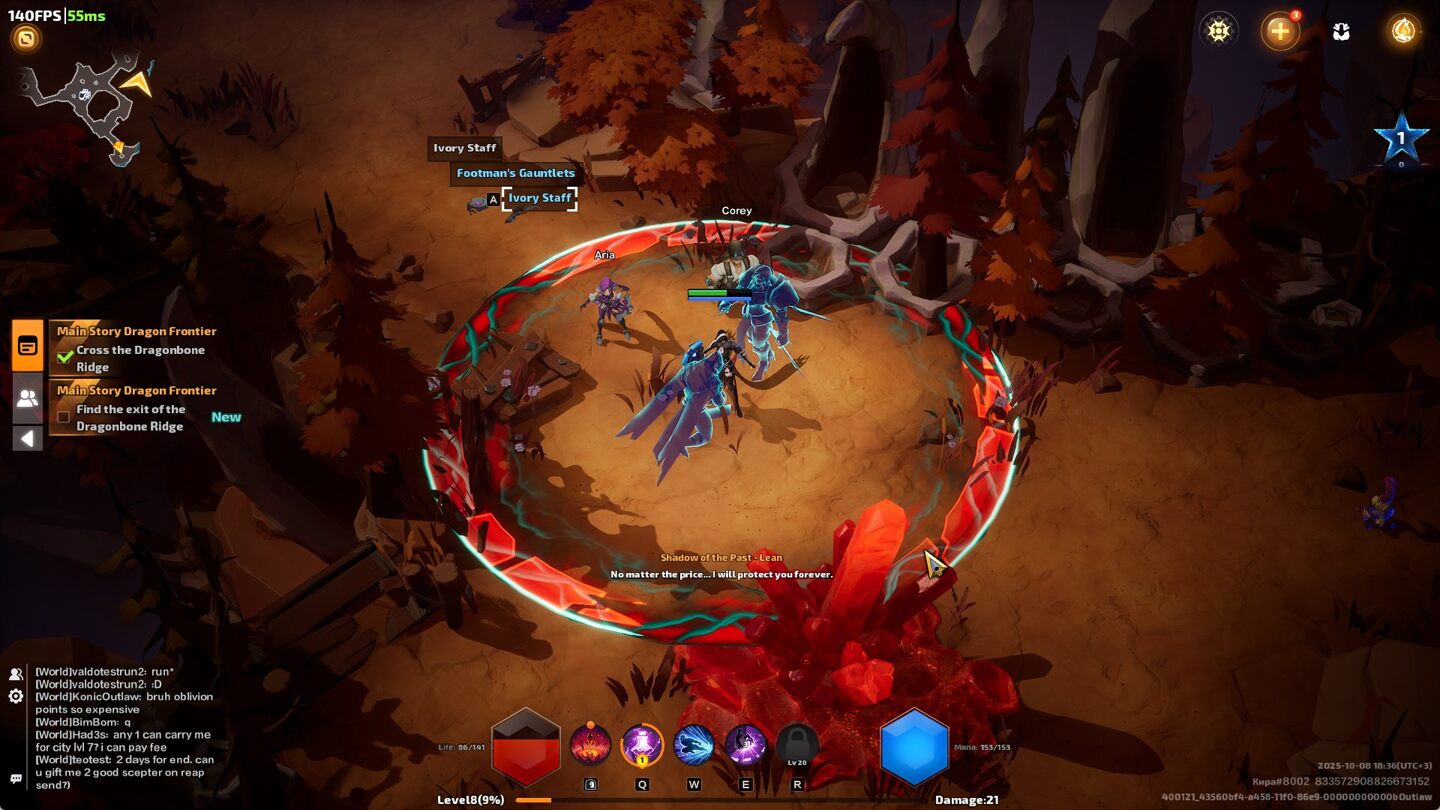This screenshot has height=810, width=1440.
Task: Click the golden plus button with notification badge
Action: [x=1280, y=31]
